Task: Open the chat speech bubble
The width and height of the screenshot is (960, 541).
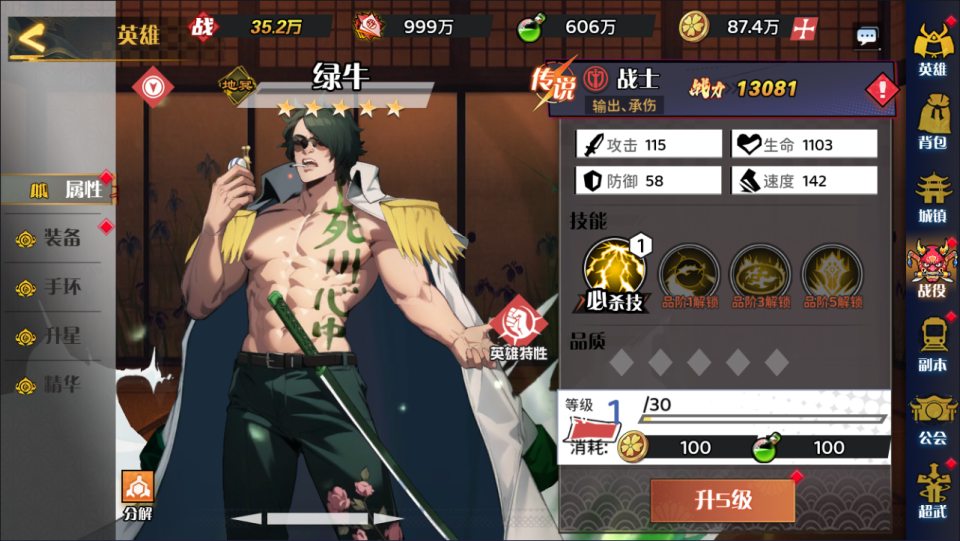Action: (x=866, y=37)
